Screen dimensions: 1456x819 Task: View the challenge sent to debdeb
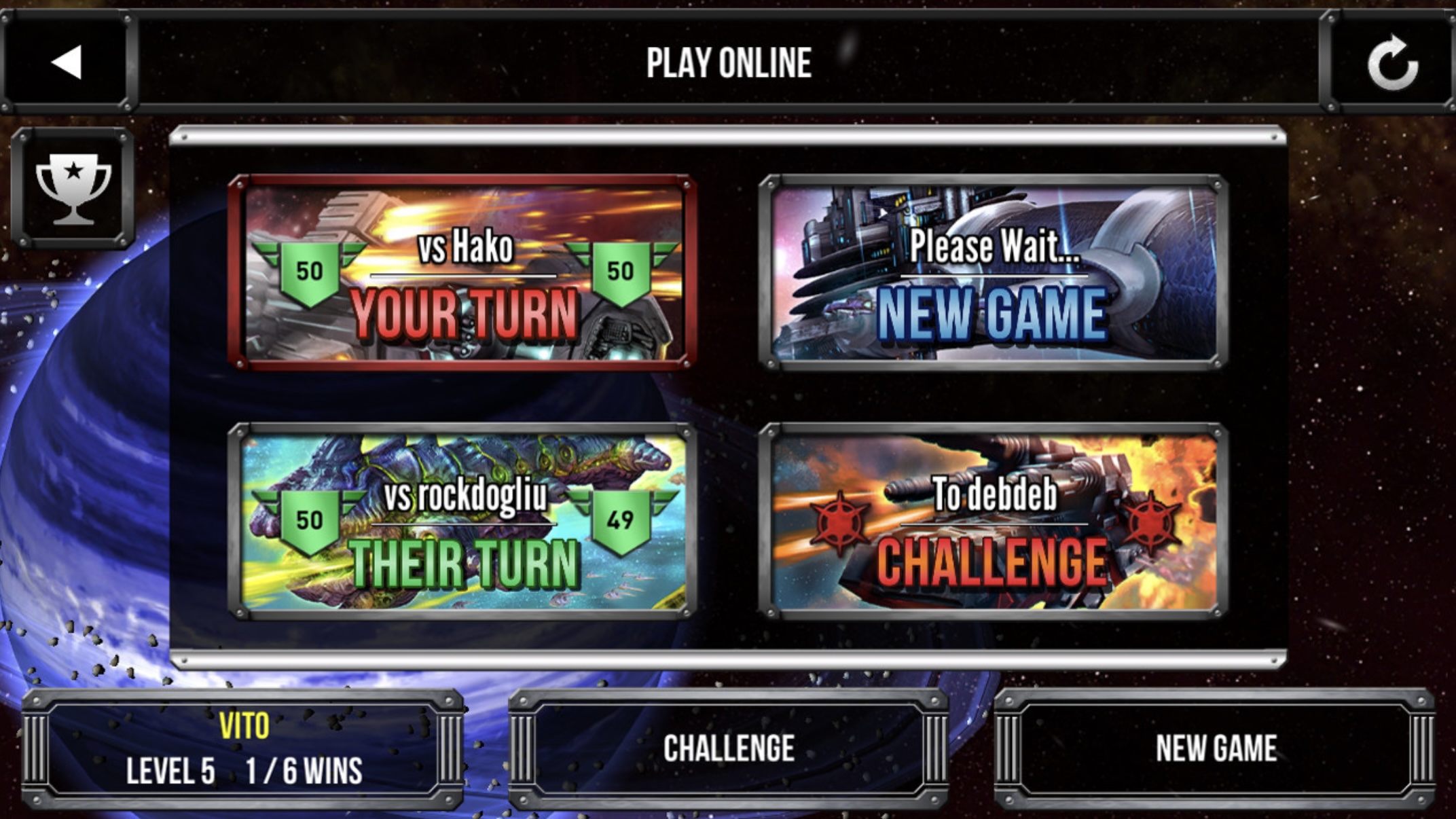[993, 522]
